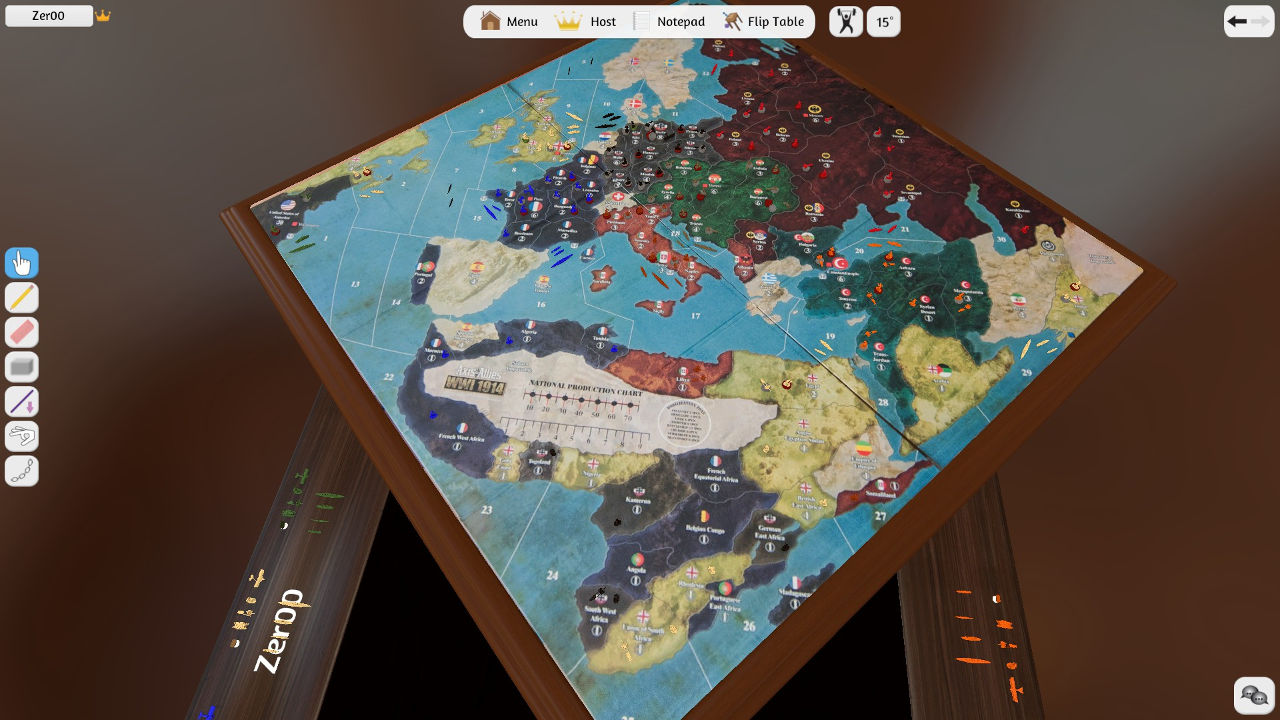
Task: Click the figure icon beside the angle button
Action: click(x=846, y=21)
